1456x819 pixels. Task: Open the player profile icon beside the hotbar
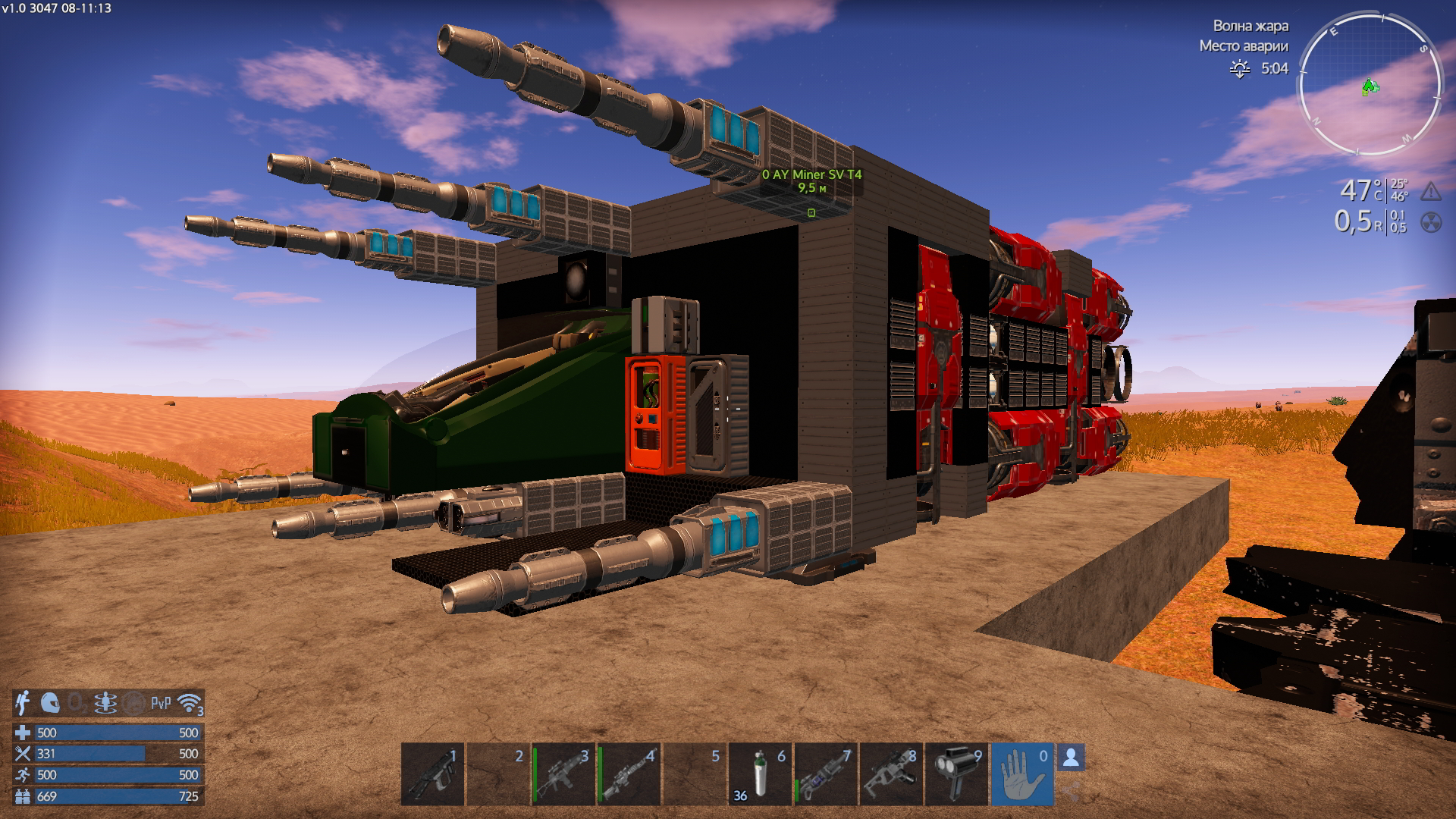tap(1071, 757)
